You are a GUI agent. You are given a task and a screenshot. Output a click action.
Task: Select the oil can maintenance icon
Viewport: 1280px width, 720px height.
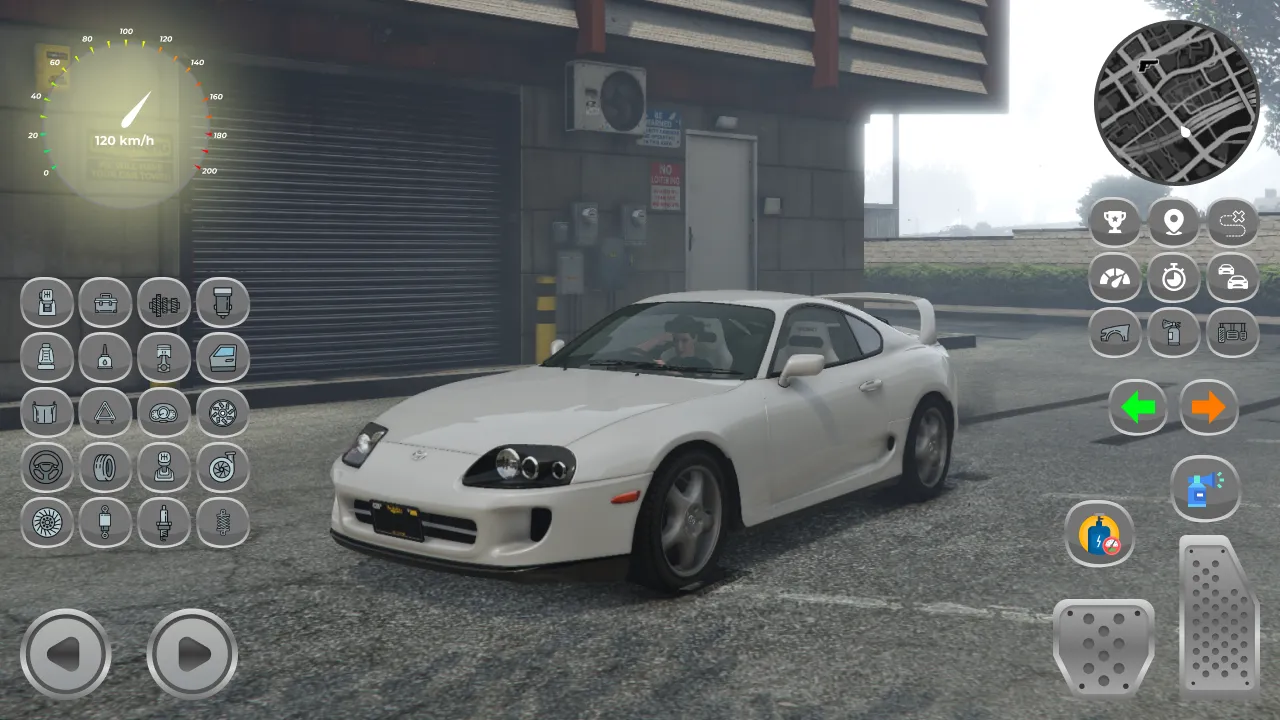tap(105, 358)
